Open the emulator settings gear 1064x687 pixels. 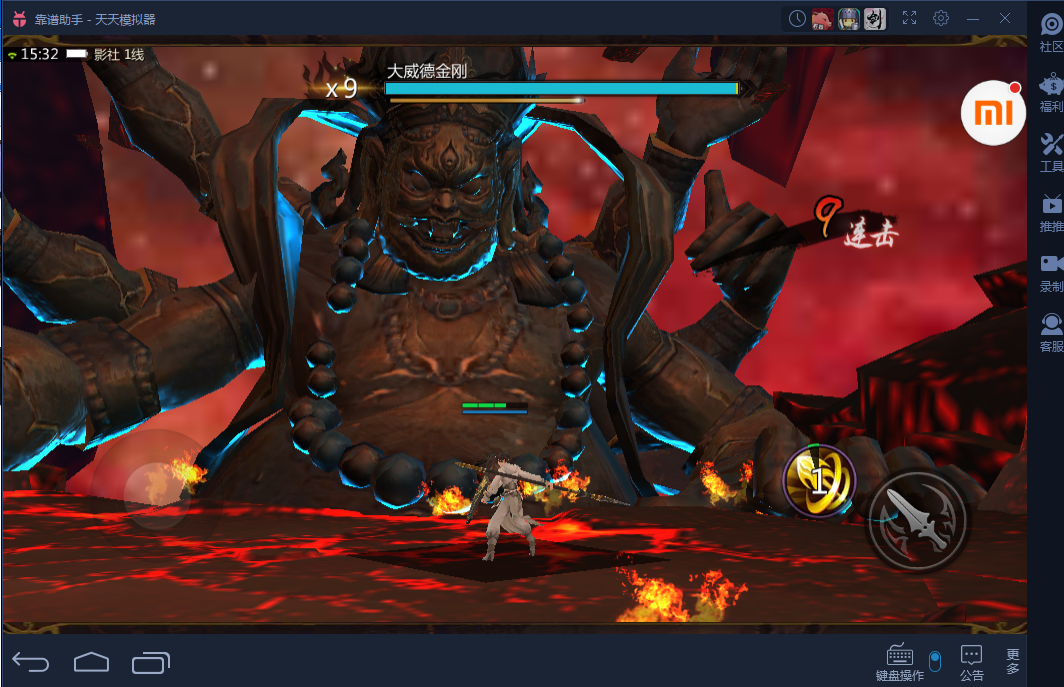pyautogui.click(x=941, y=18)
